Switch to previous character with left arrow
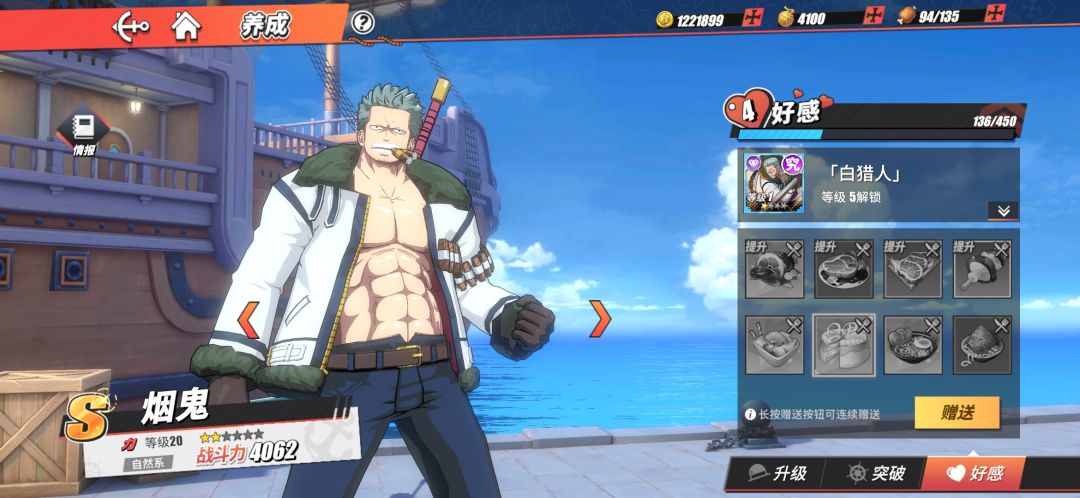Screen dimensions: 1080x498 pos(247,319)
